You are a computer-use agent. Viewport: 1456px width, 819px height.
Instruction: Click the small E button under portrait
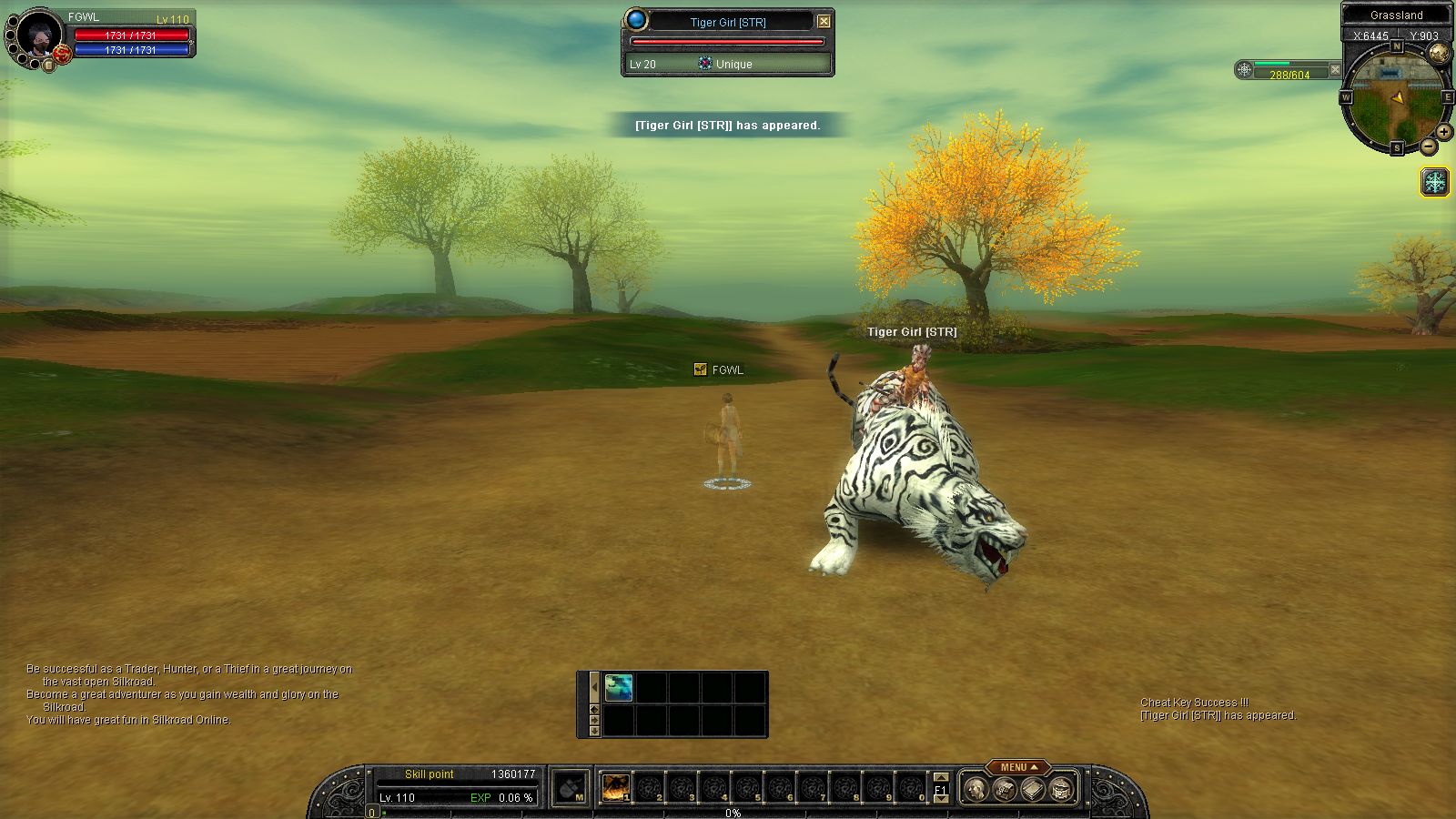click(48, 65)
